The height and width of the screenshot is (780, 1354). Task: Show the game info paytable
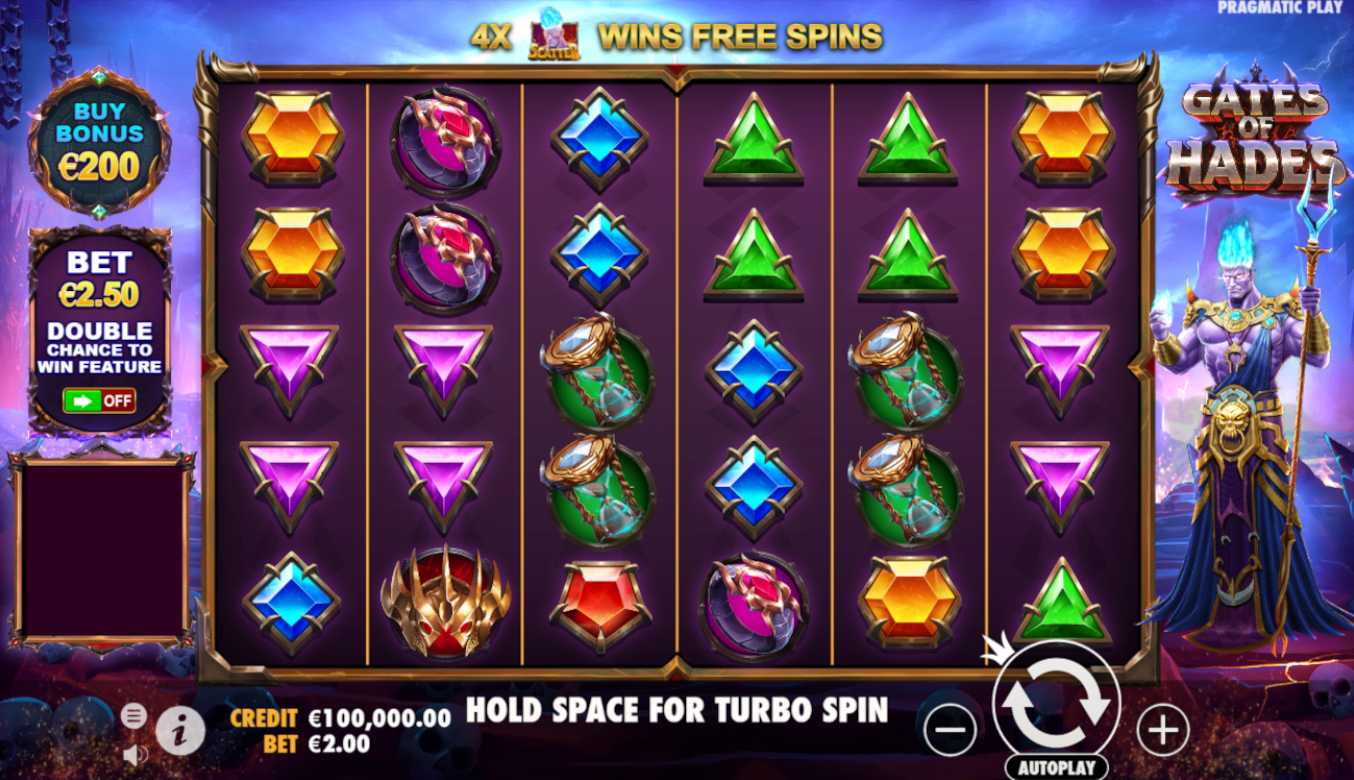pos(181,731)
